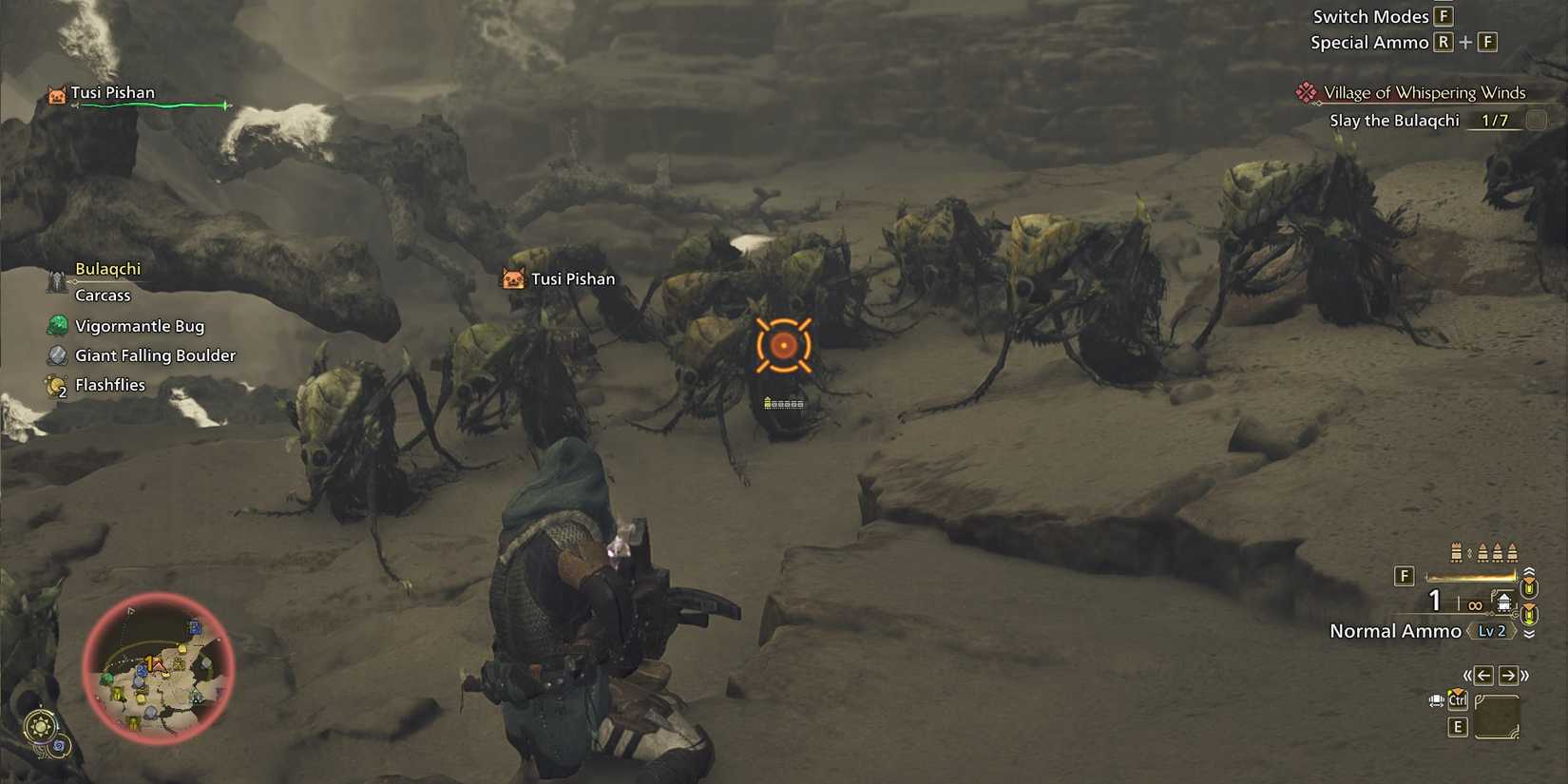The image size is (1568, 784).
Task: Select the Vigormantle Bug item icon
Action: pos(55,326)
